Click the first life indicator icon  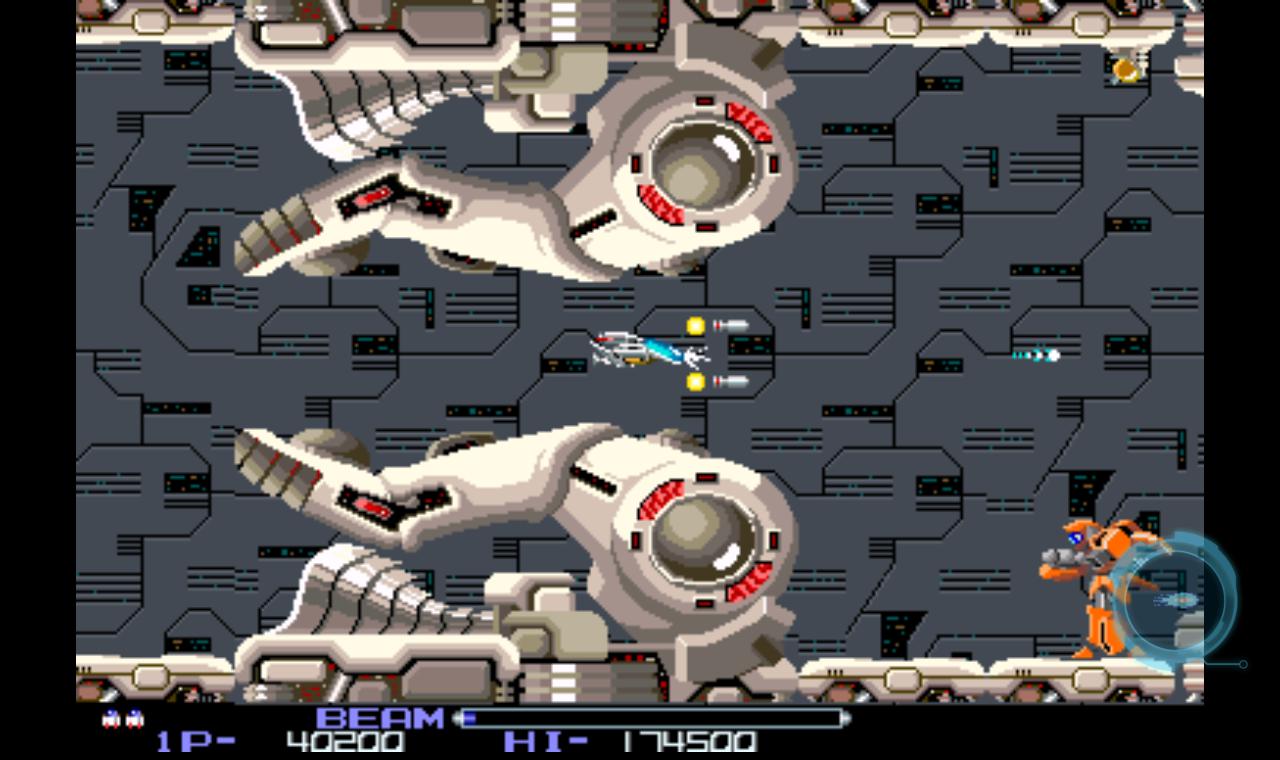(x=108, y=716)
